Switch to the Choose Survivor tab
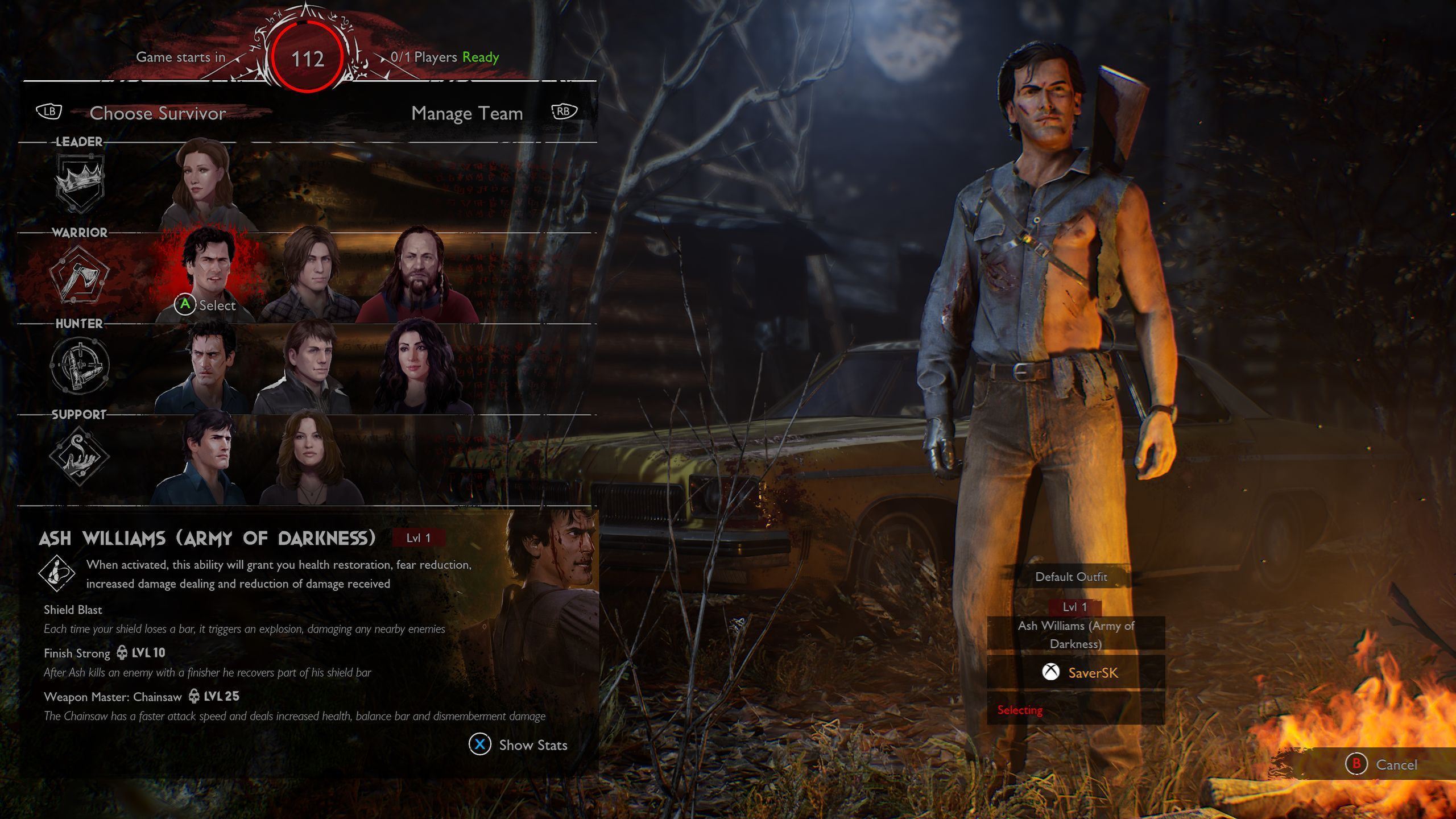Image resolution: width=1456 pixels, height=819 pixels. 158,113
